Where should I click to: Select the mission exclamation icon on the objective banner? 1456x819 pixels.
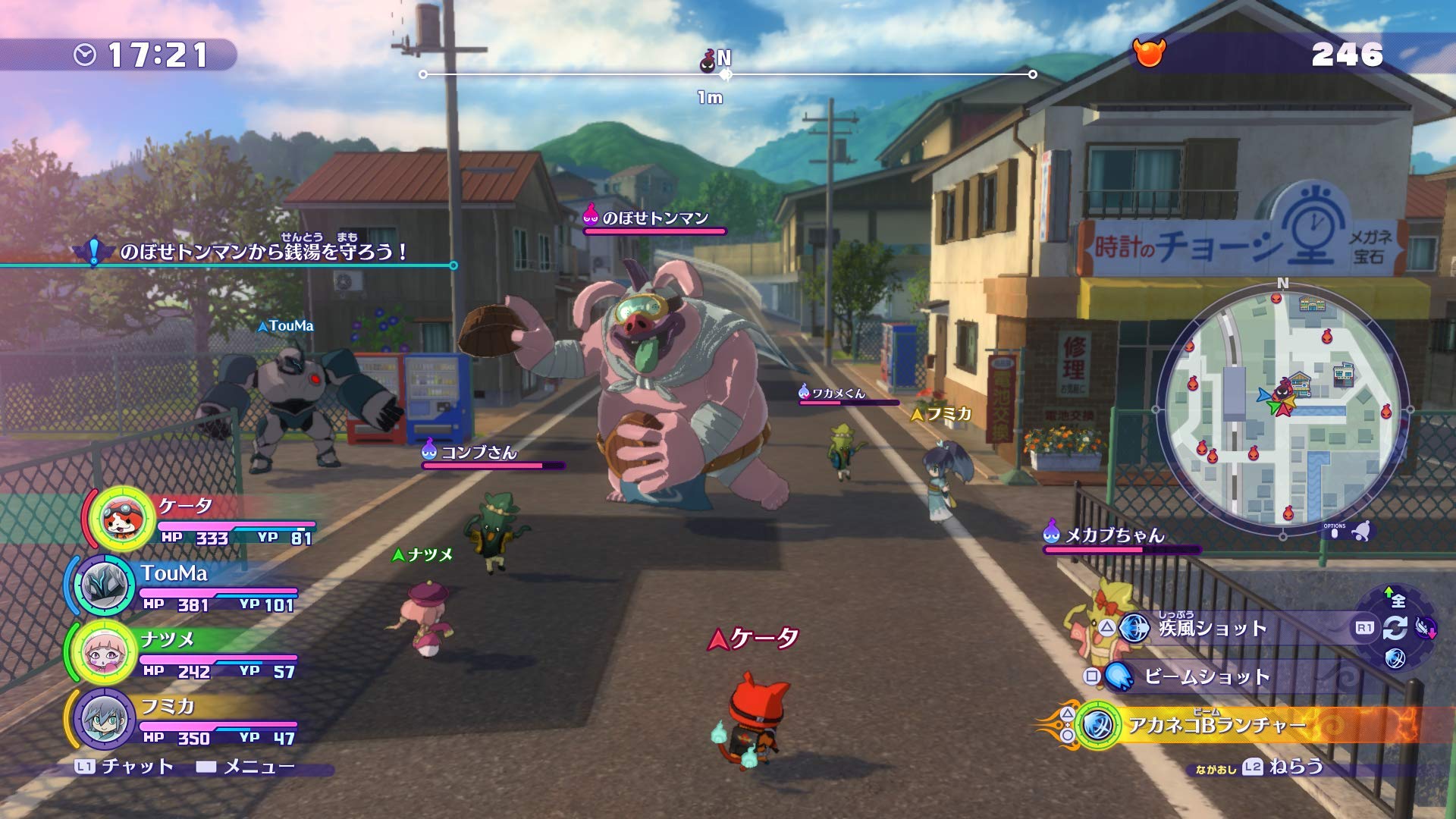pyautogui.click(x=93, y=250)
